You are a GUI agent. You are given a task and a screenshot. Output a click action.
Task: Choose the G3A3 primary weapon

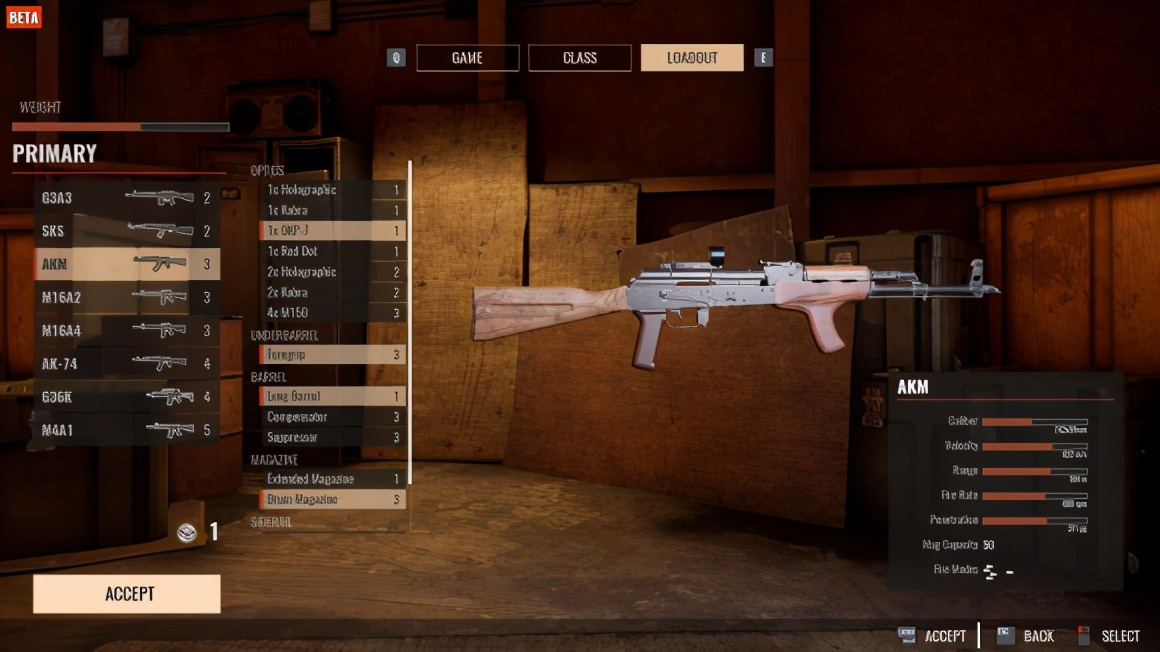tap(126, 198)
